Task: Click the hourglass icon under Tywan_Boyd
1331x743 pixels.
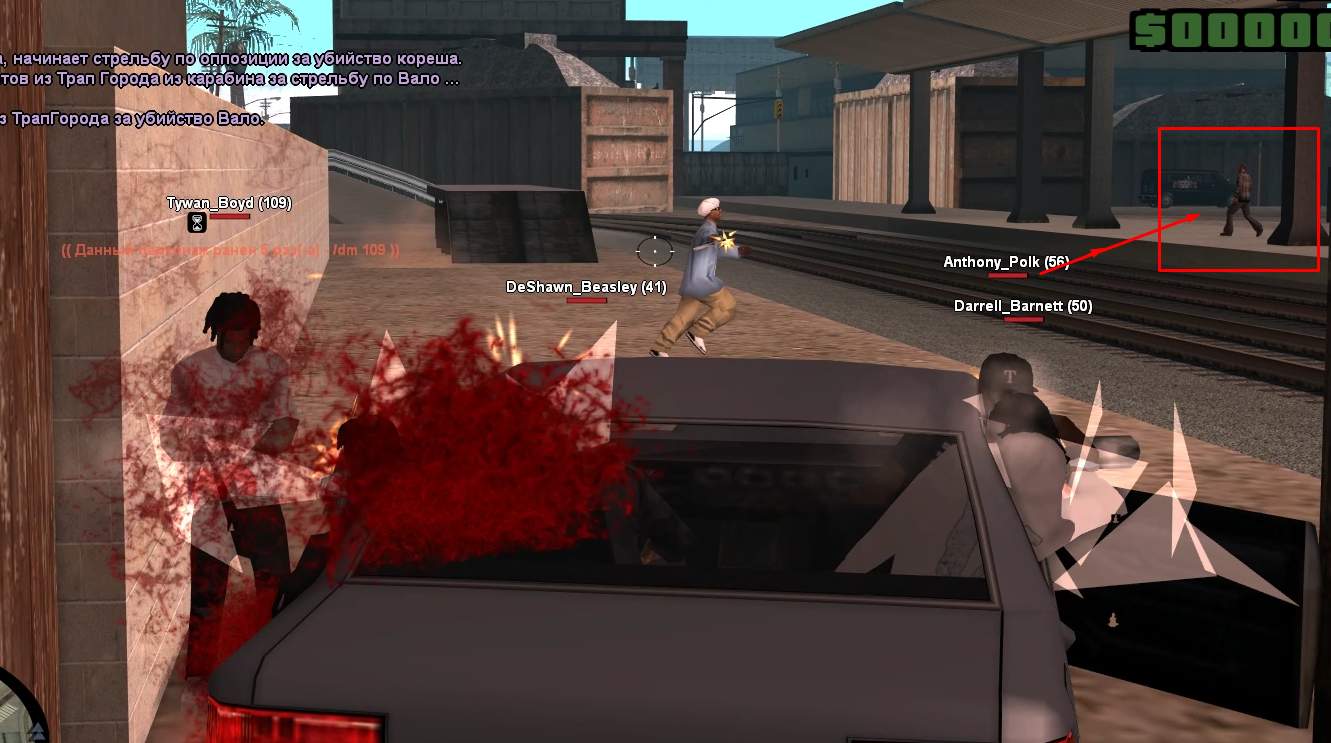Action: click(x=198, y=221)
